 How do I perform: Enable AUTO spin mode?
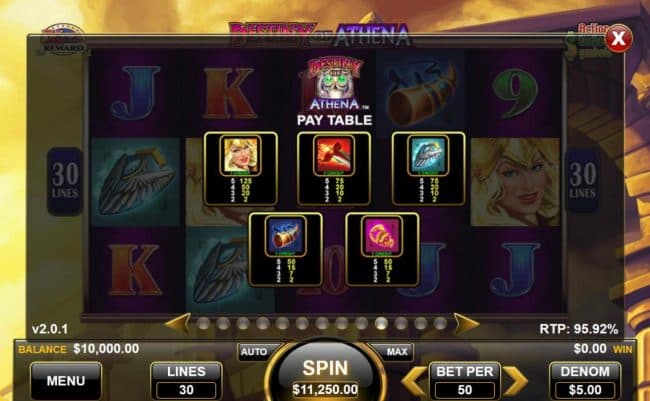[253, 352]
